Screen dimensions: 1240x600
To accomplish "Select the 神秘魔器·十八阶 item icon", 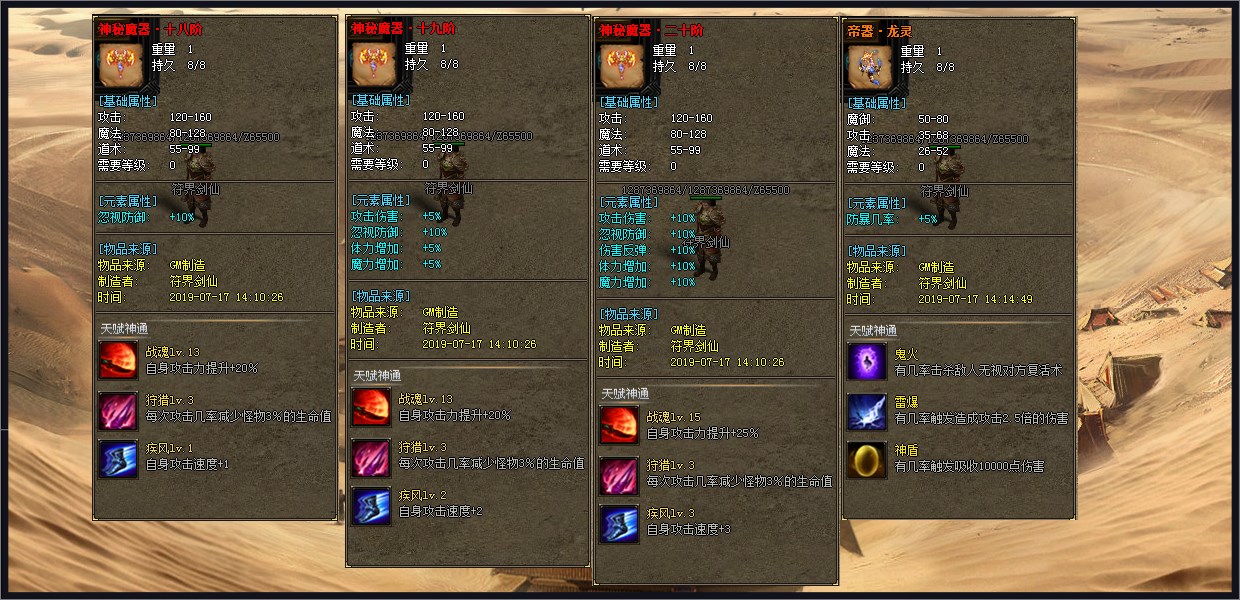I will pyautogui.click(x=119, y=65).
